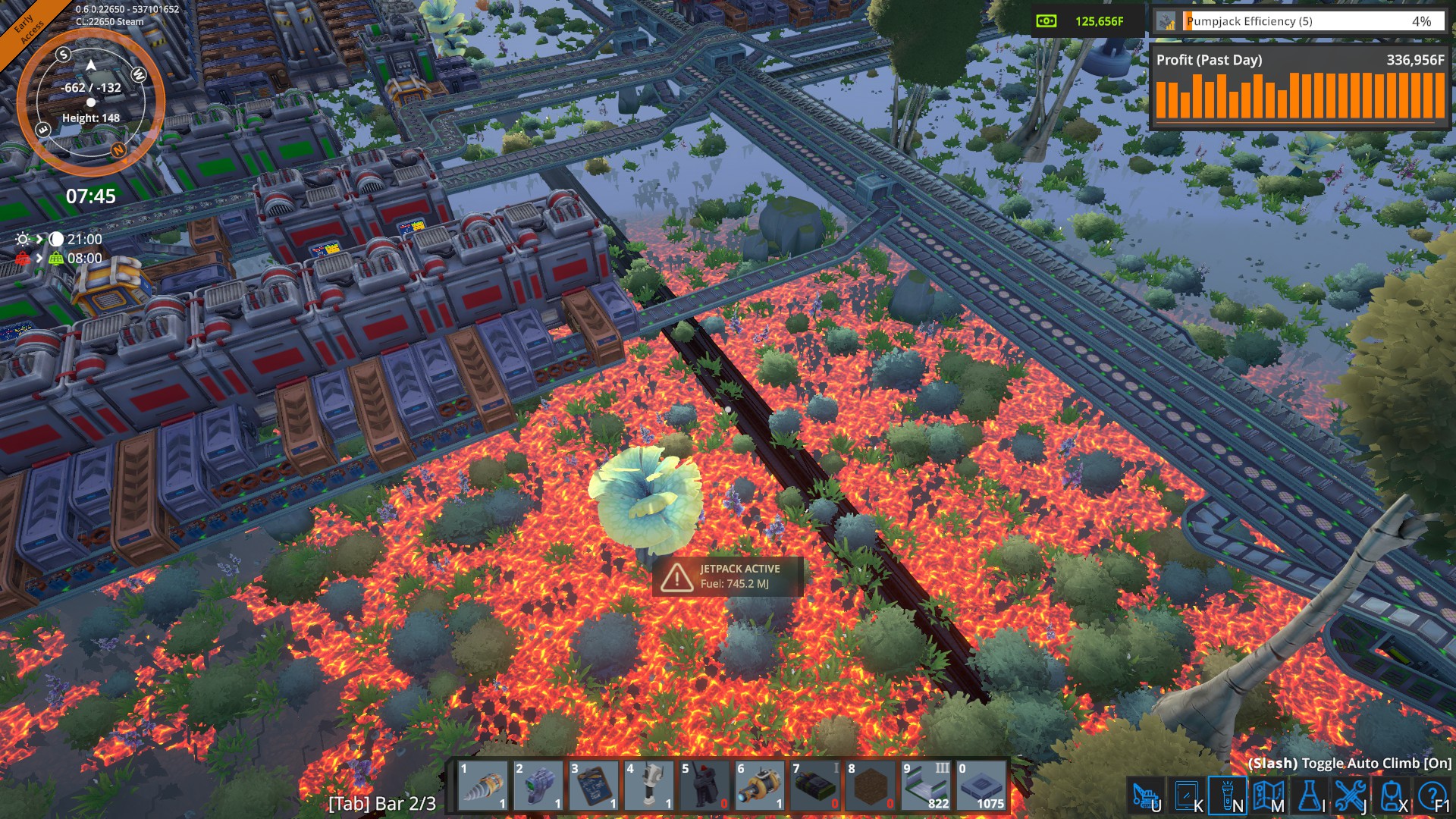Click the compass minimap
This screenshot has width=1456, height=819.
pos(90,102)
